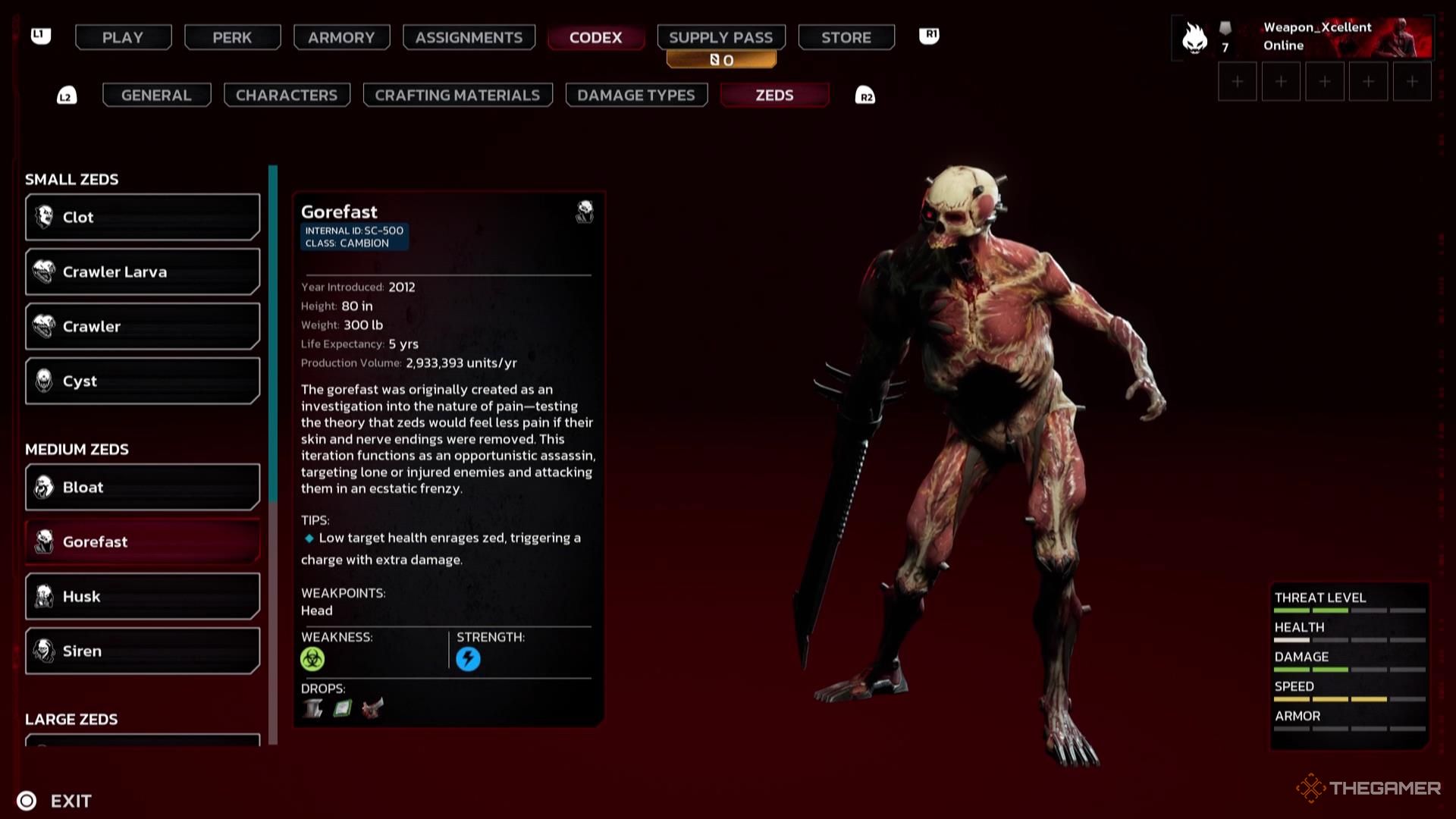Select the Clot zed entry
The image size is (1456, 819).
pos(143,217)
